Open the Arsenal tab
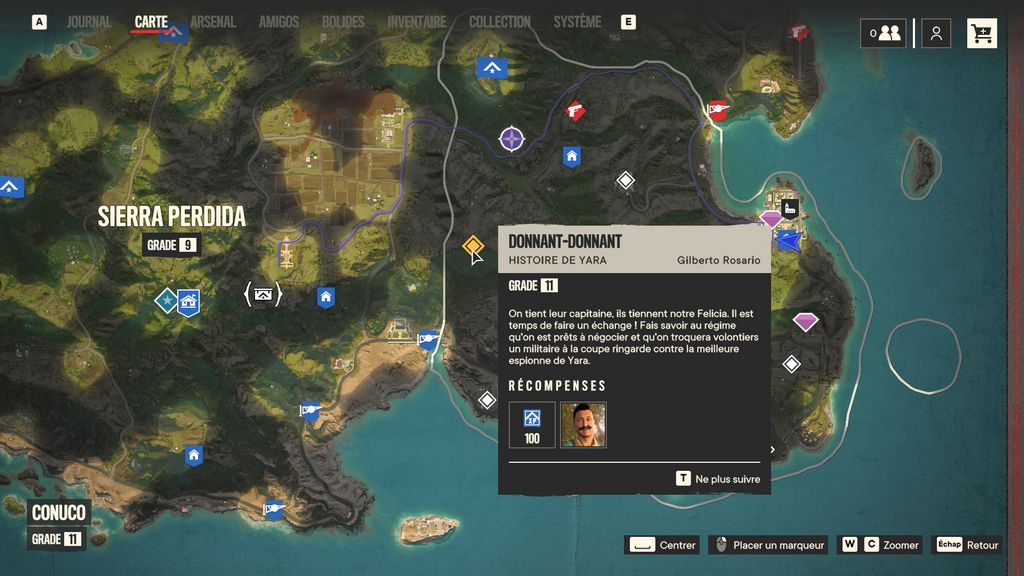1024x576 pixels. click(212, 22)
